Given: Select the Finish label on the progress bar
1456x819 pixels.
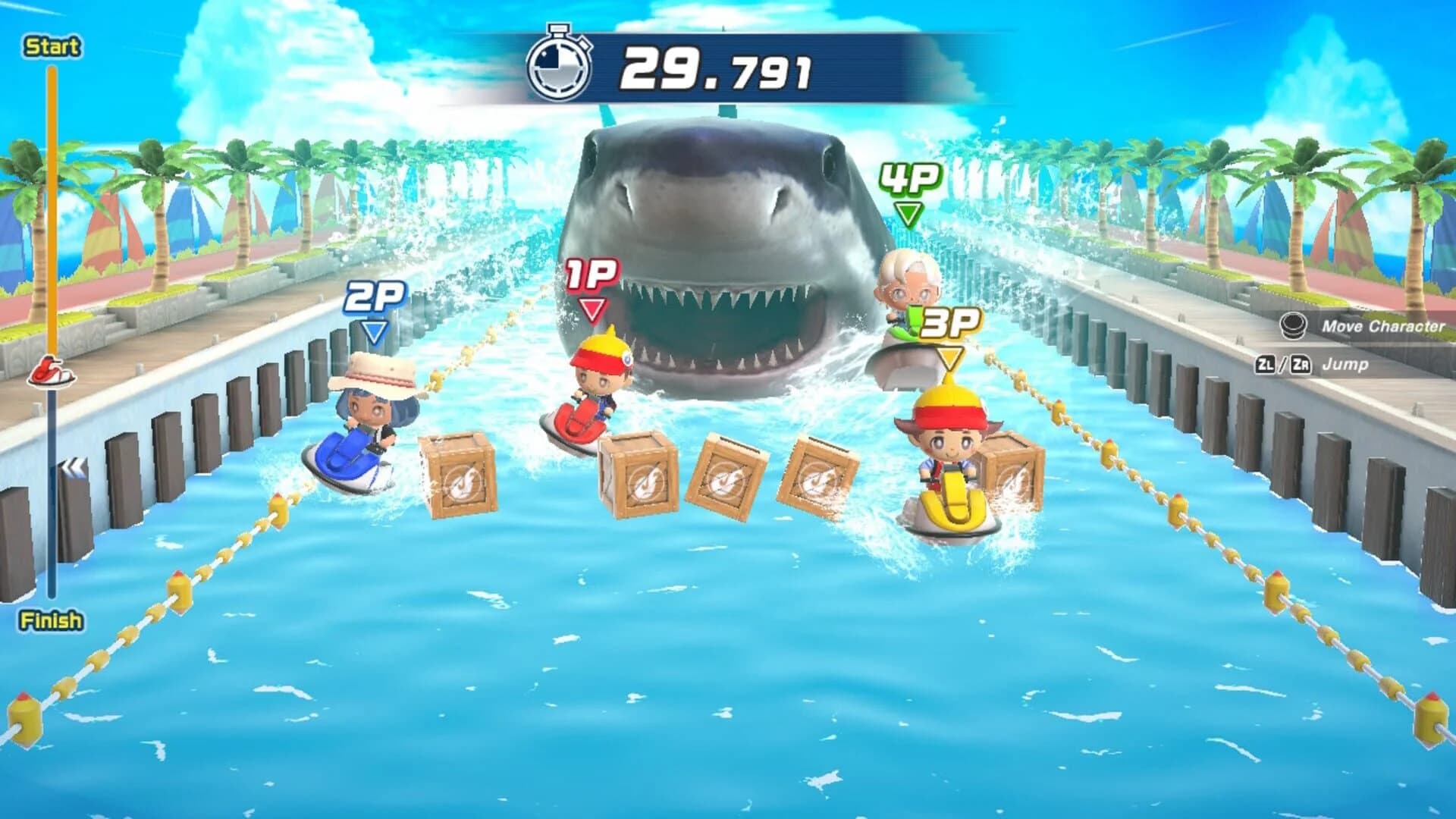Looking at the screenshot, I should click(x=50, y=619).
